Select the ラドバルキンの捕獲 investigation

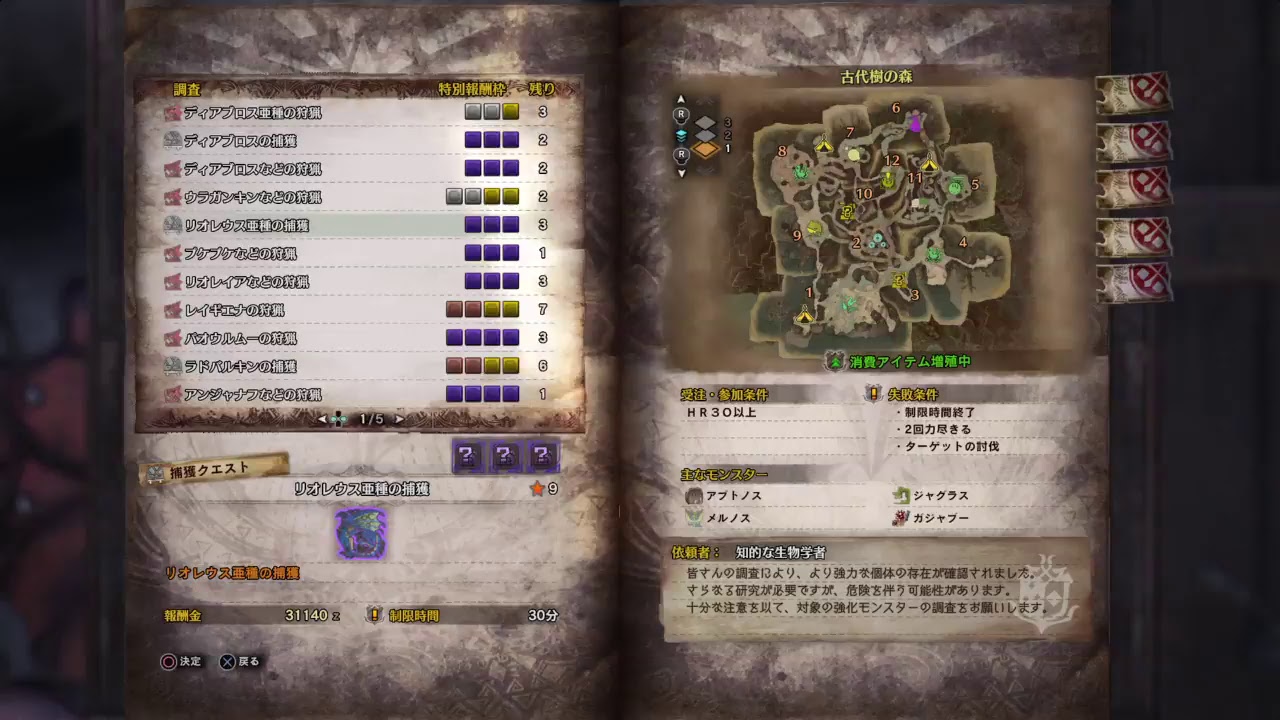point(240,366)
